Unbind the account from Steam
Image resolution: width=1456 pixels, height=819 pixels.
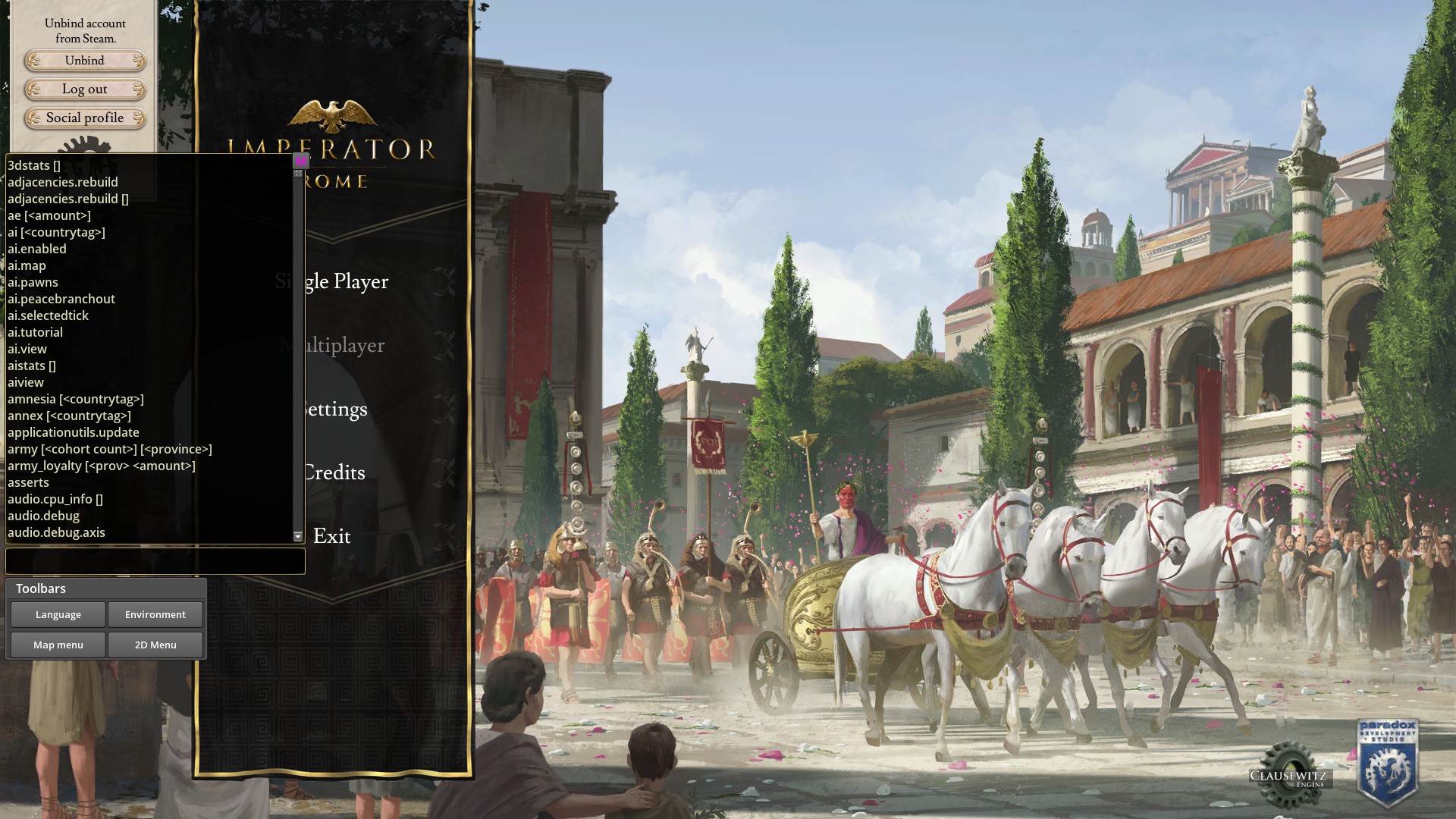point(84,61)
